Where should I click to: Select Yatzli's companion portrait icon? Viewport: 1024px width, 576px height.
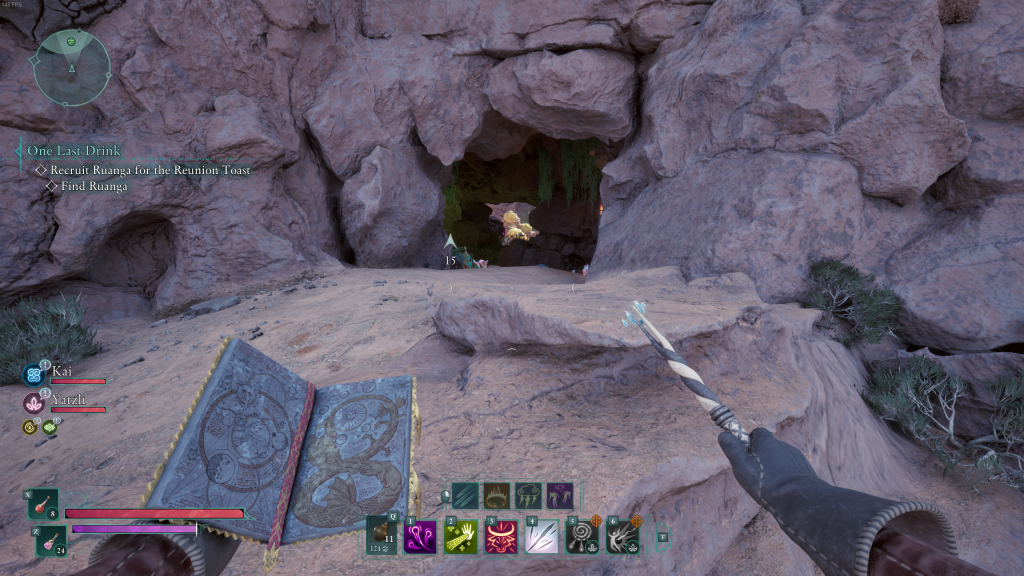point(33,403)
